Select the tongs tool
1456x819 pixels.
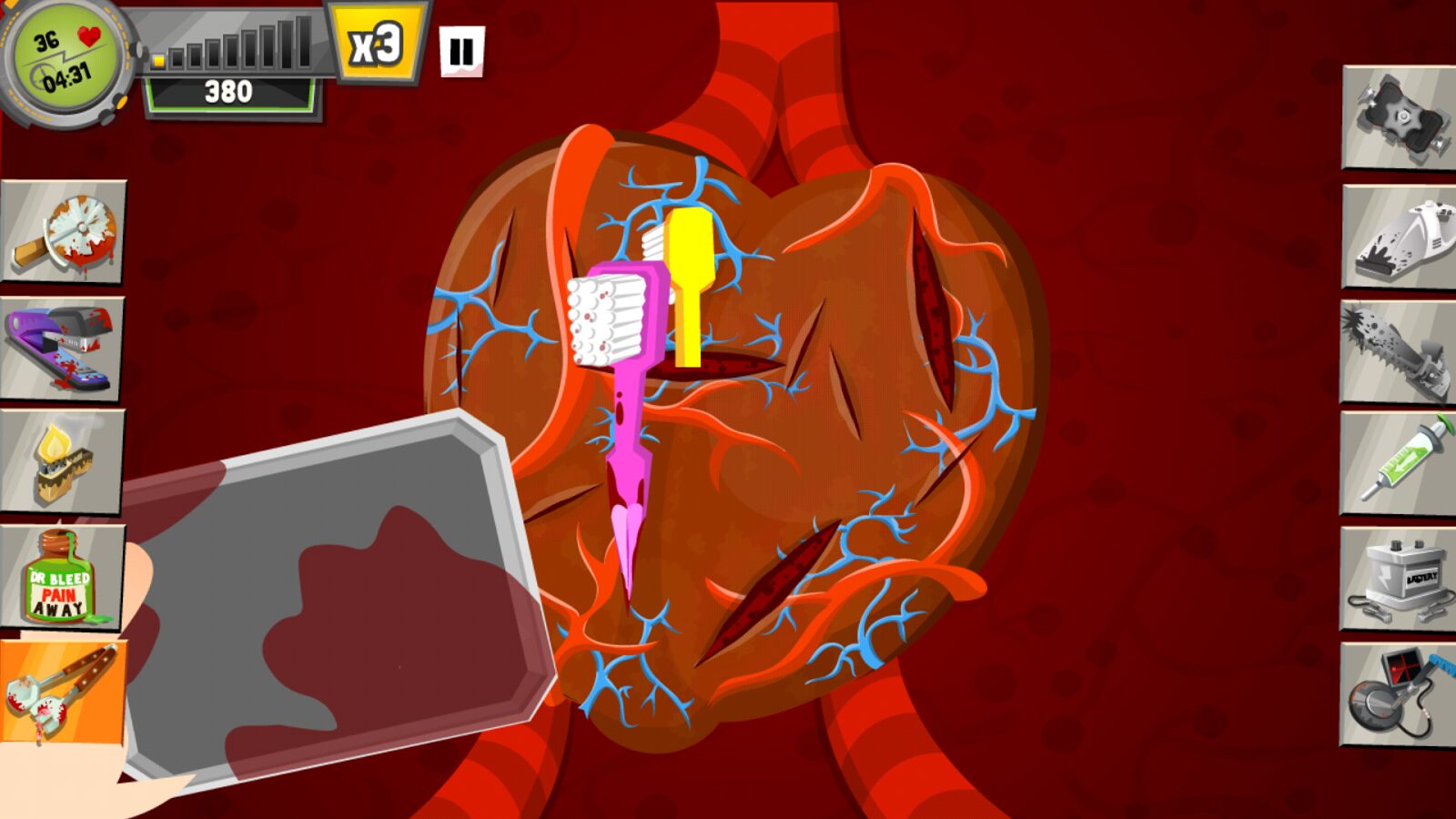pos(62,692)
